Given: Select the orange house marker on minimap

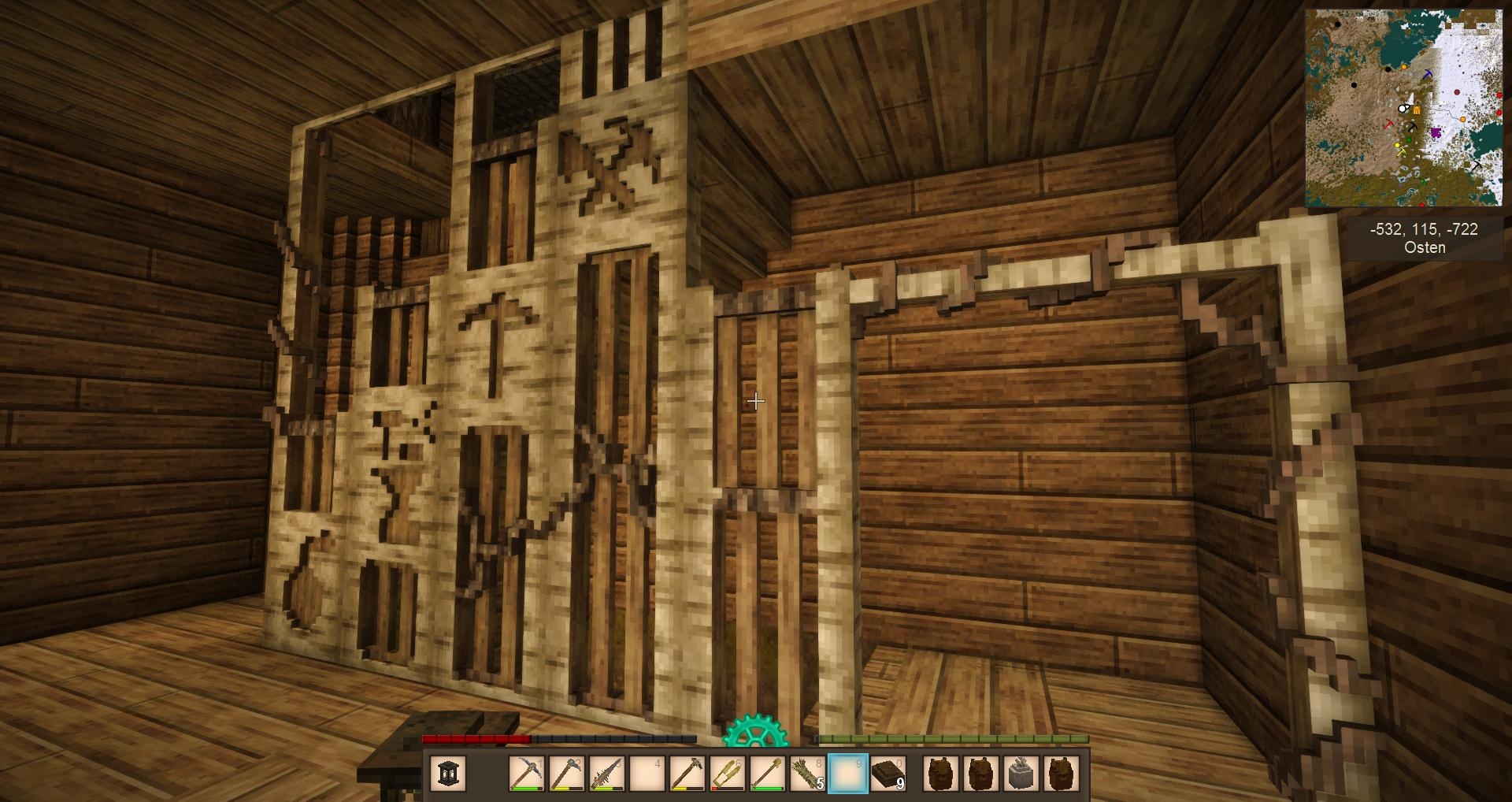Looking at the screenshot, I should pos(1417,110).
